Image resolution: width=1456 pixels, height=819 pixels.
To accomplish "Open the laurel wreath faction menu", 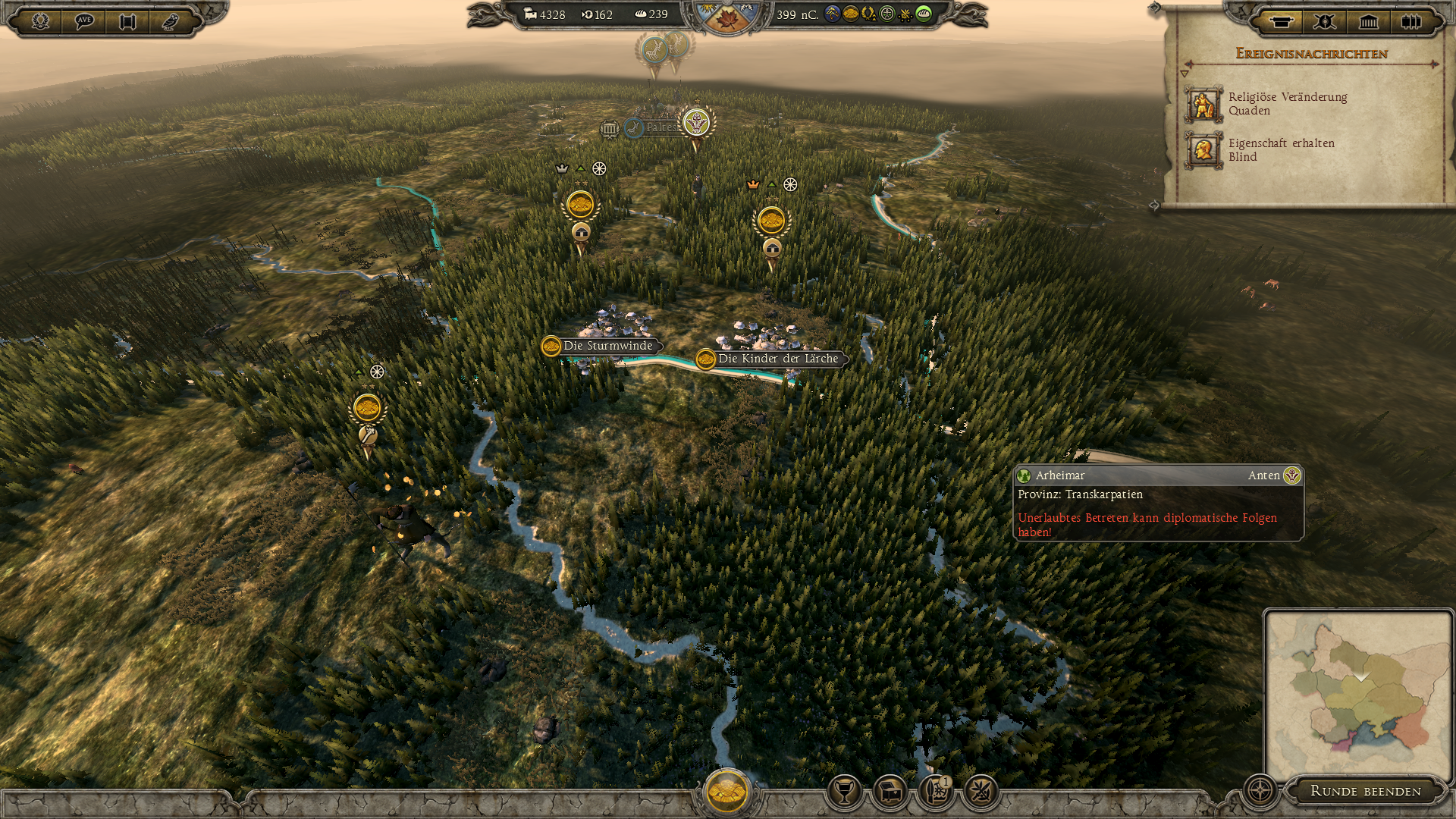I will pos(40,21).
